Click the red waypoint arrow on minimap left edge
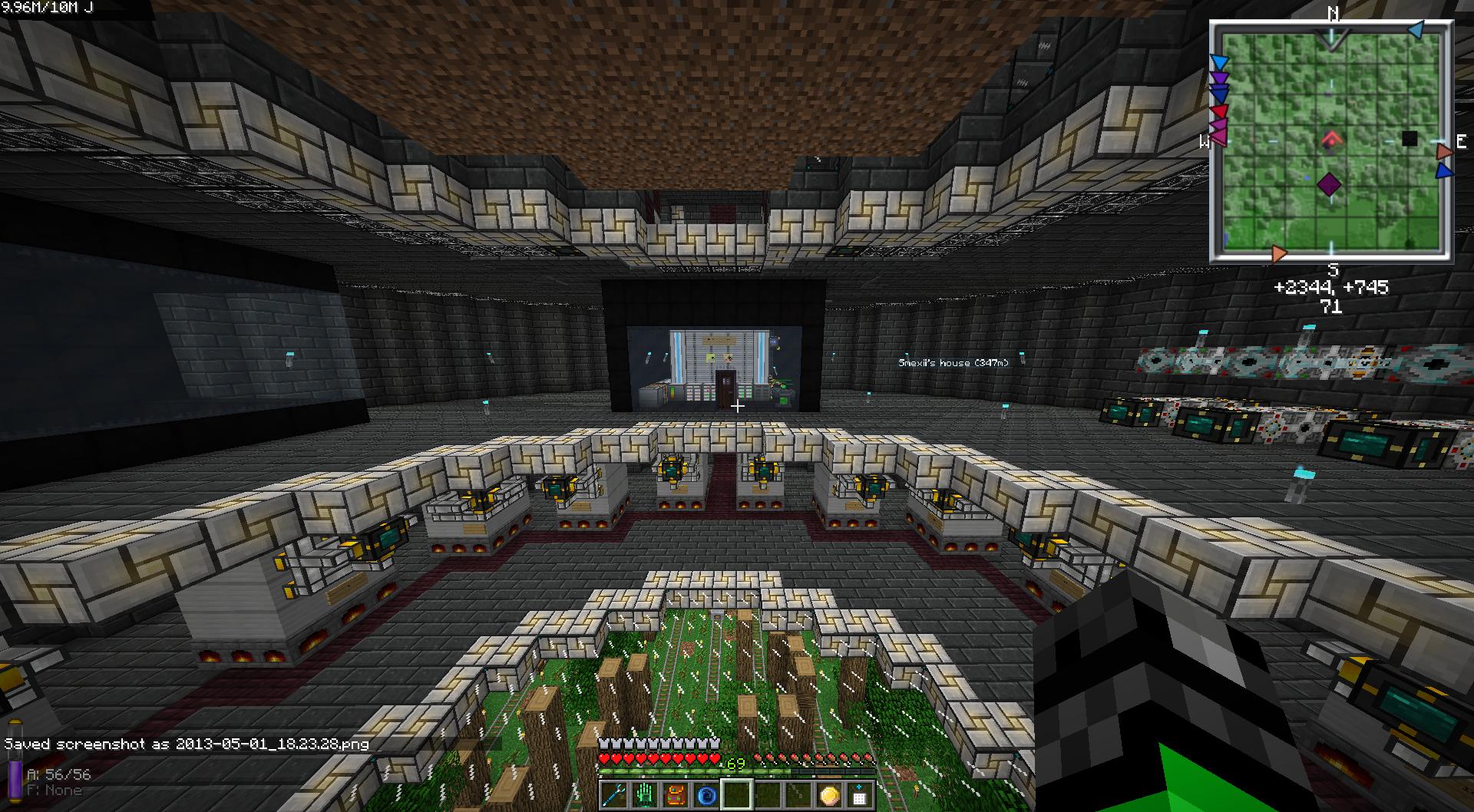The width and height of the screenshot is (1474, 812). 1219,111
